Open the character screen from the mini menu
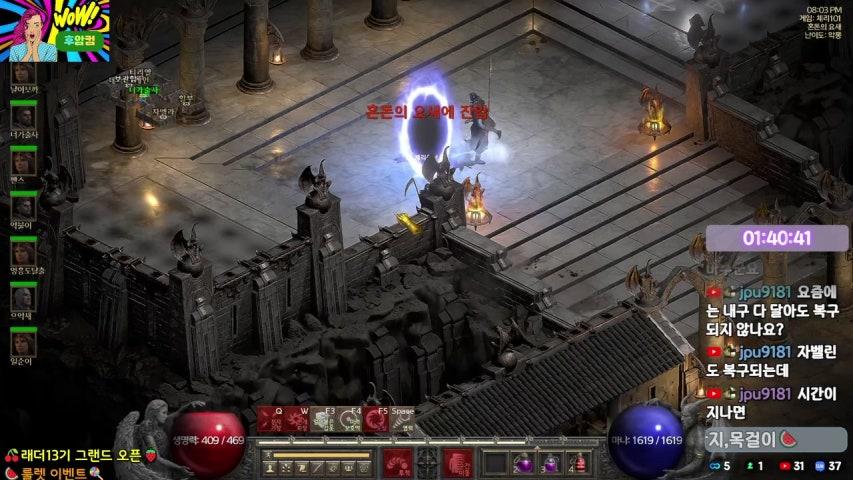This screenshot has height=480, width=853. click(x=270, y=465)
